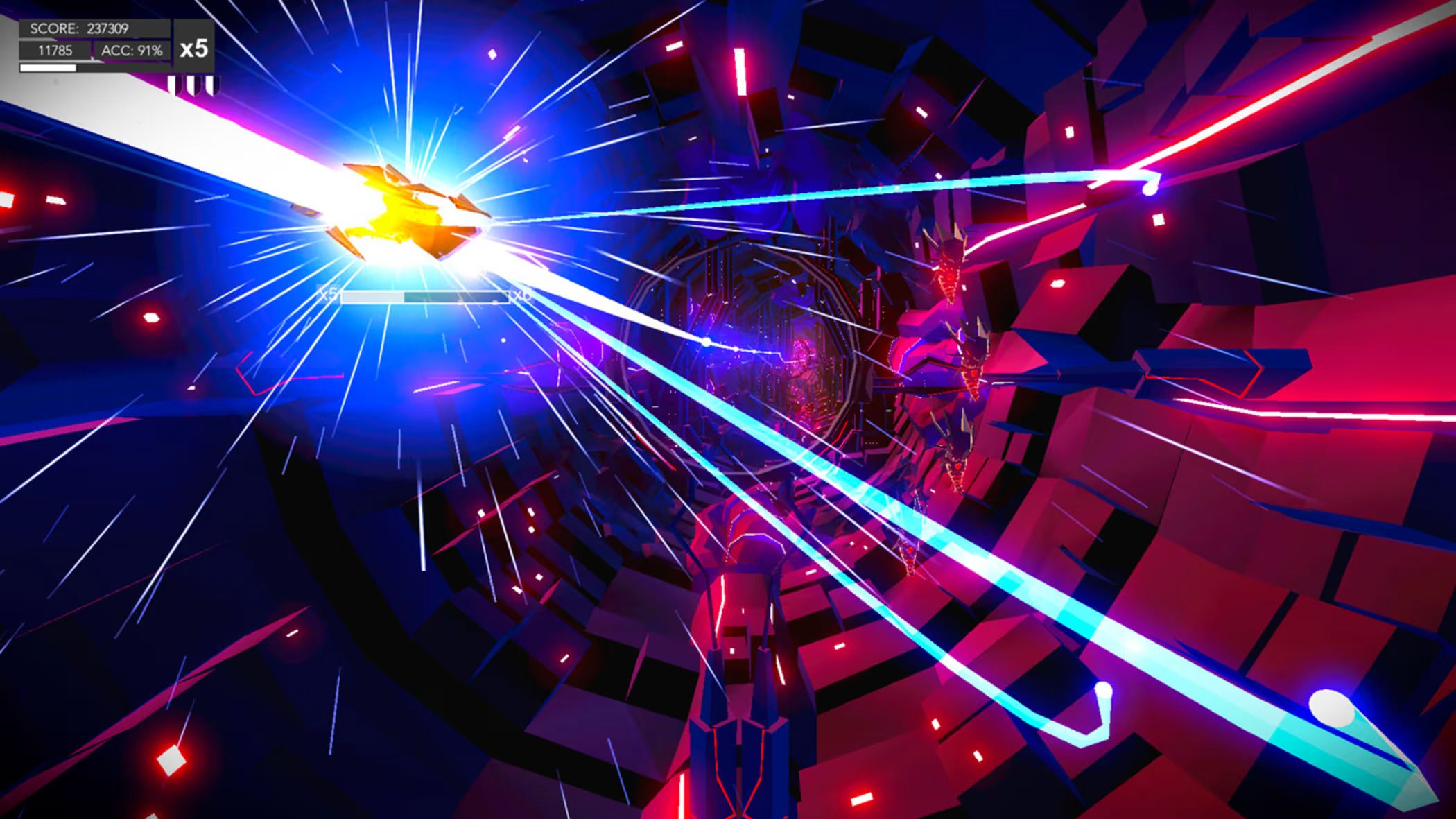Viewport: 1456px width, 819px height.
Task: Click the ACC: 91% accuracy readout
Action: point(133,51)
